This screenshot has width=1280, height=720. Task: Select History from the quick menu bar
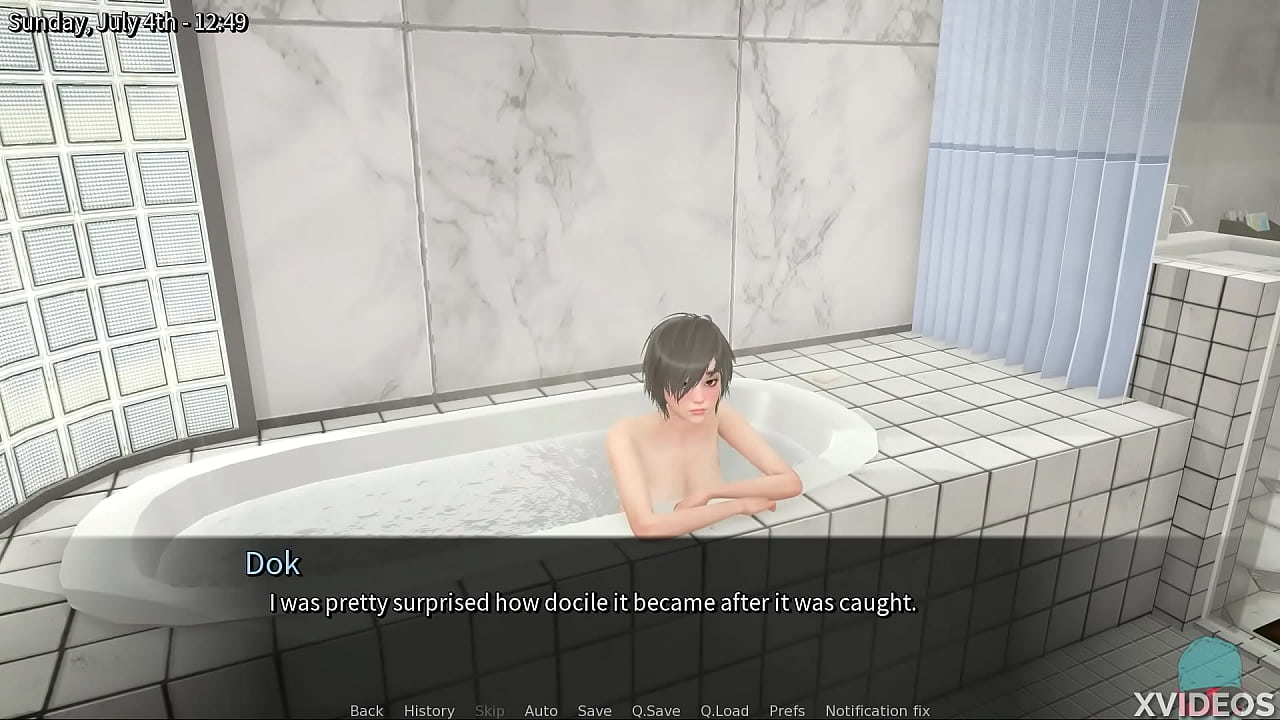428,710
